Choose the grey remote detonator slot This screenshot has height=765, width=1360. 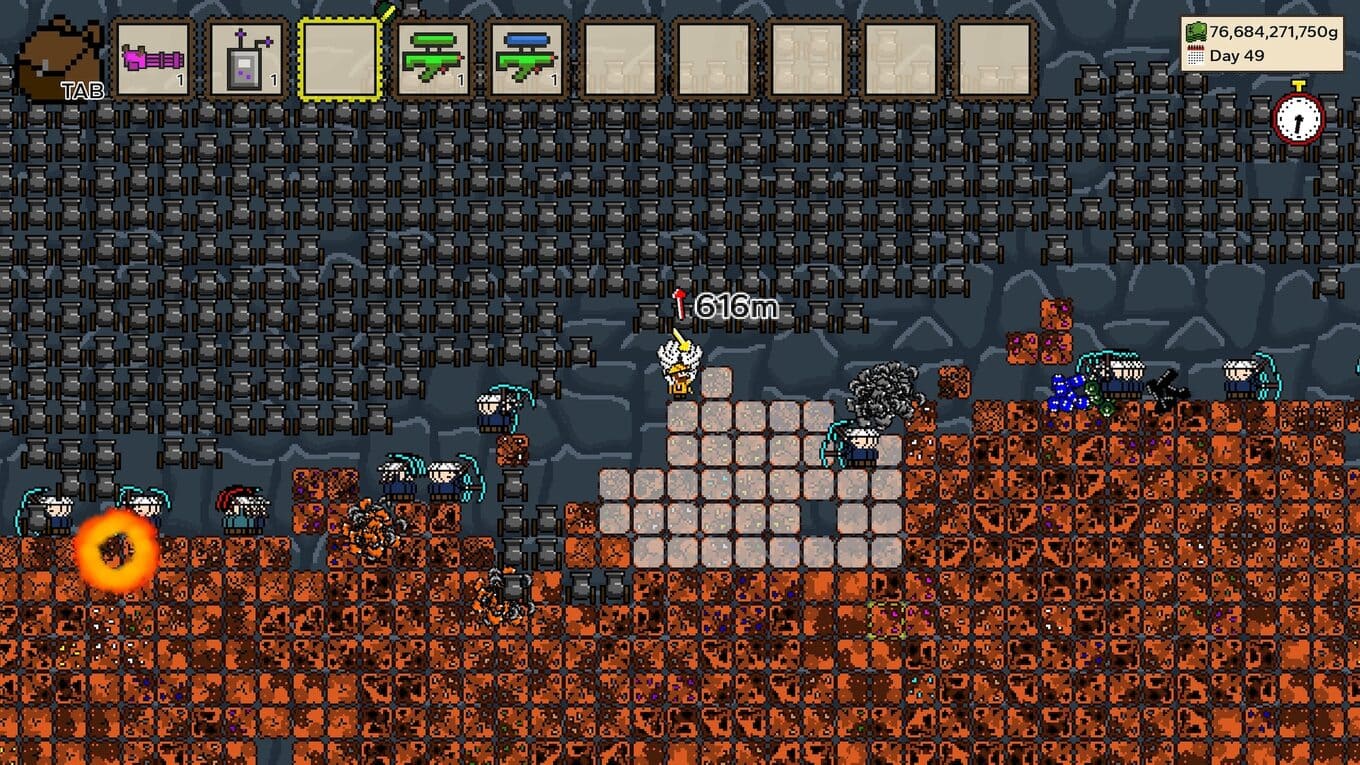(x=247, y=60)
